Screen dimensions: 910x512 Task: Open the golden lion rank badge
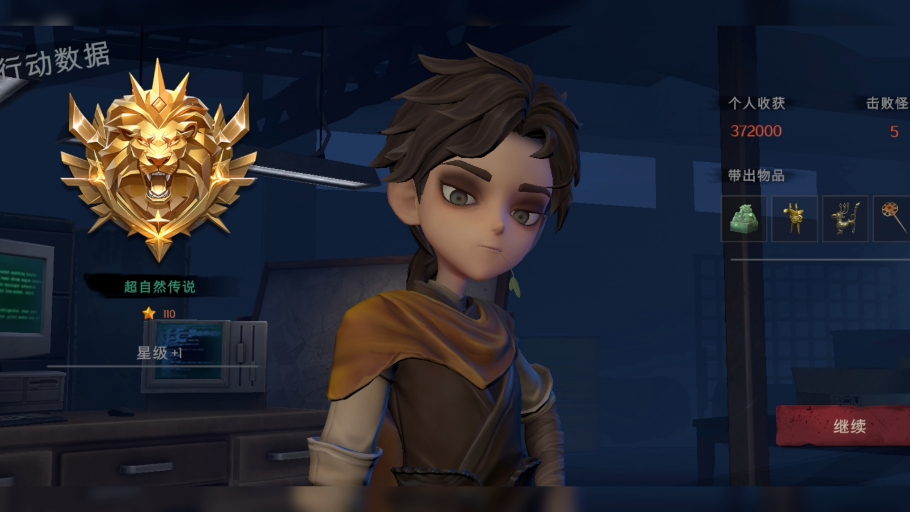159,160
